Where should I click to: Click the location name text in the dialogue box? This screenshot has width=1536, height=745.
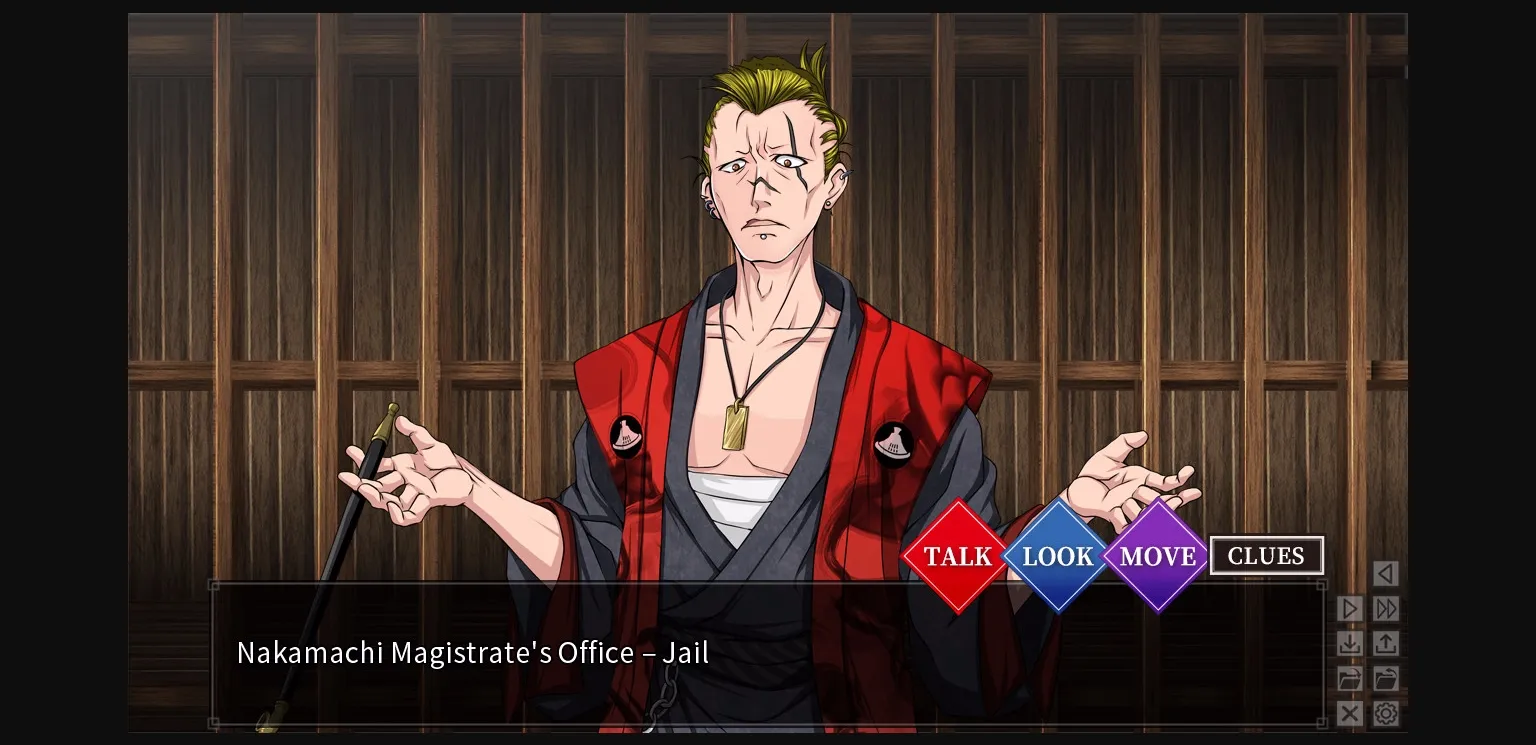click(472, 652)
